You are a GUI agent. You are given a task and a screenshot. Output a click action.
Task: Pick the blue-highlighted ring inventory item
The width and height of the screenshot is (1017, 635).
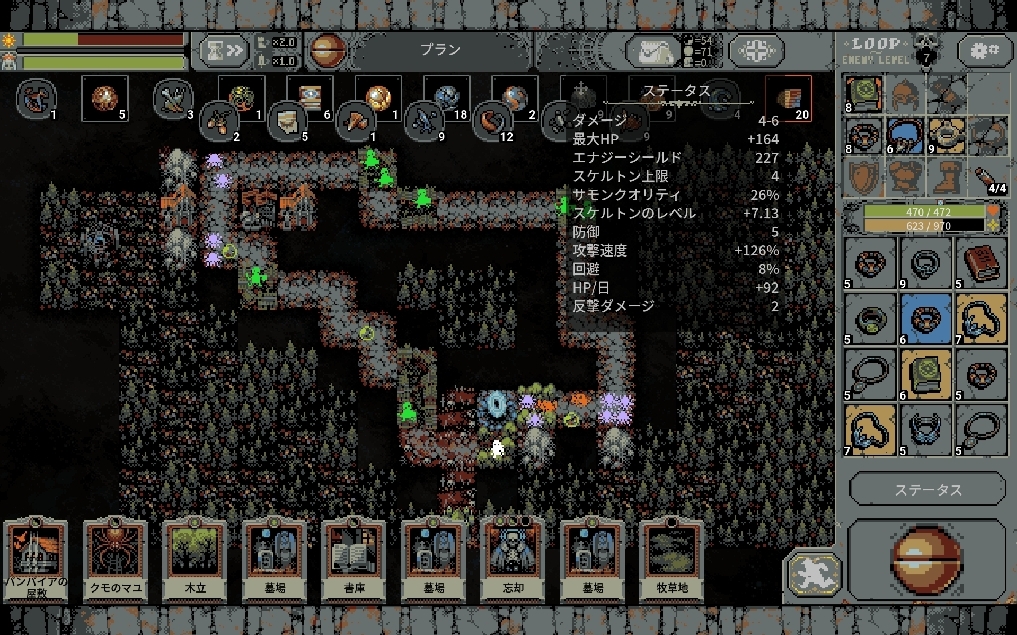click(x=925, y=319)
